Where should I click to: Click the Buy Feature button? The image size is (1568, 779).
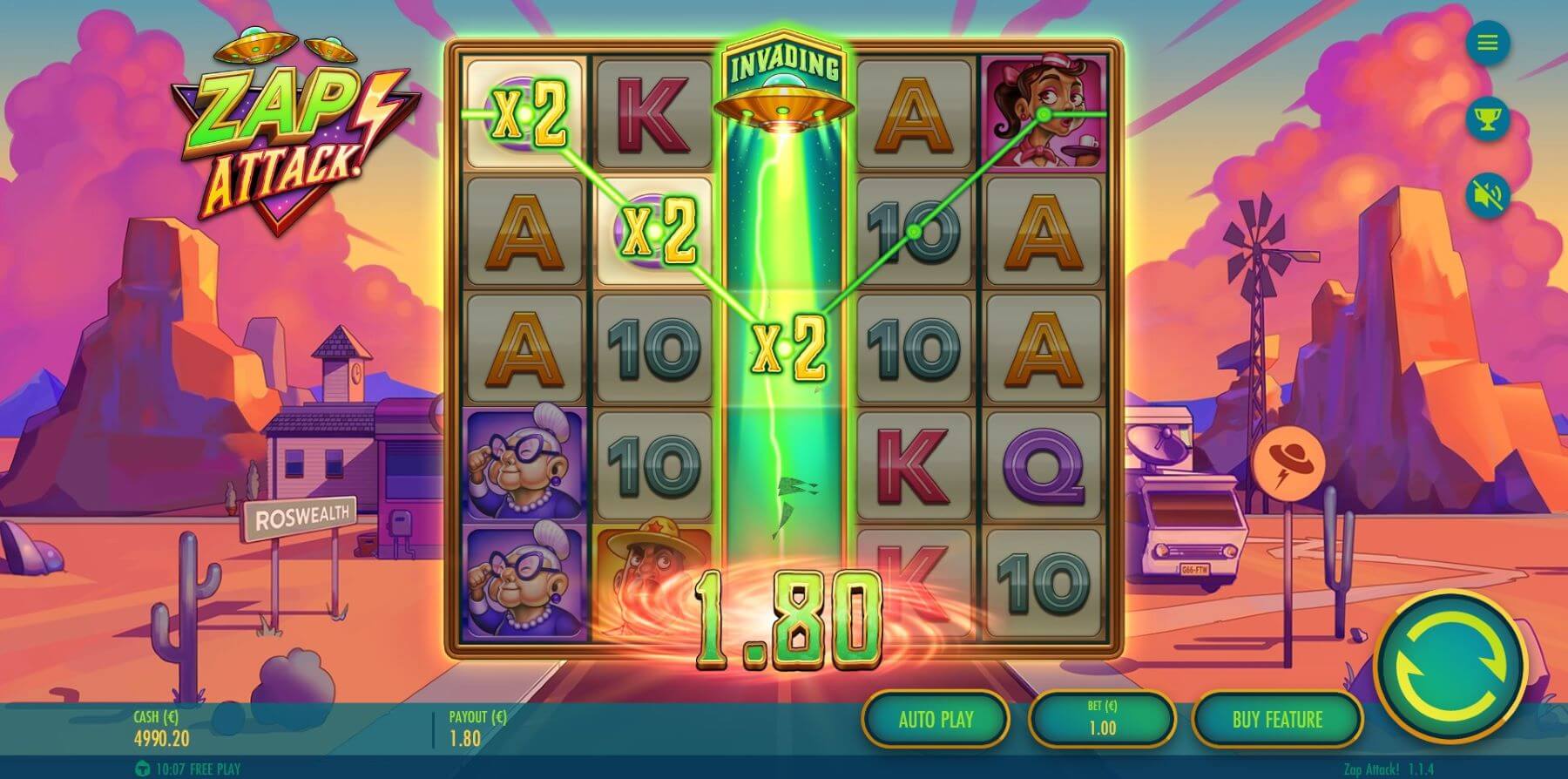[x=1276, y=720]
